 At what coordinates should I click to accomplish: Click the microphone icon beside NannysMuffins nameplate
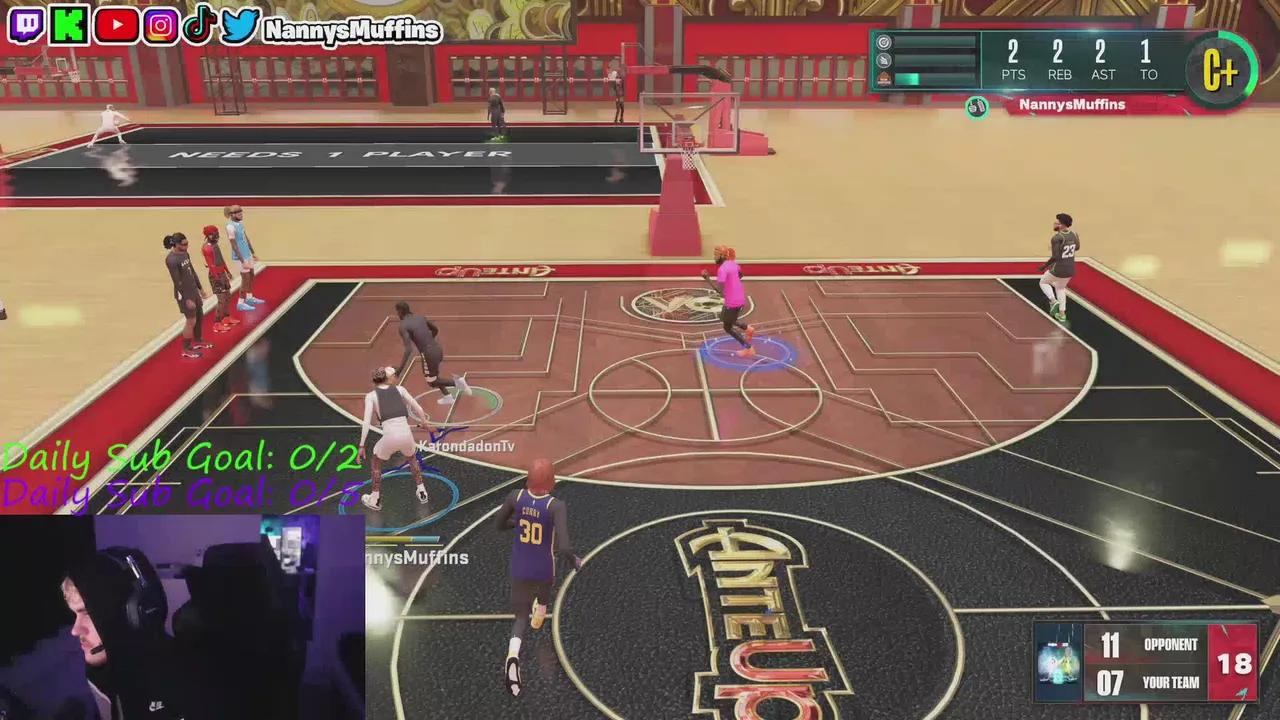point(975,105)
